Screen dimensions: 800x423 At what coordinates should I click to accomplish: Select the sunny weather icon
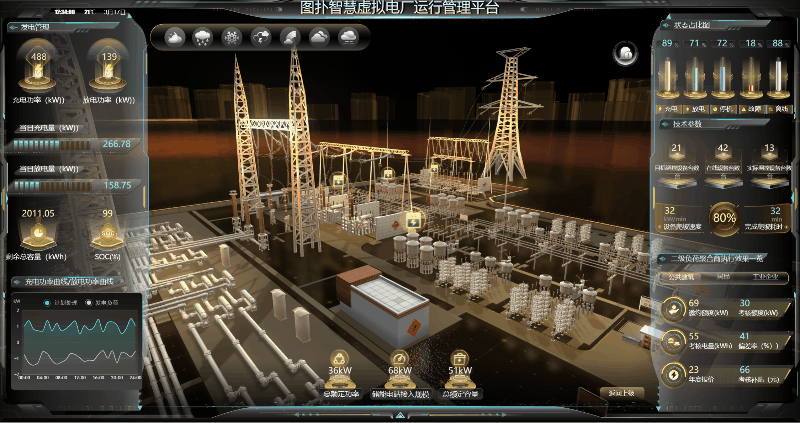tap(174, 38)
